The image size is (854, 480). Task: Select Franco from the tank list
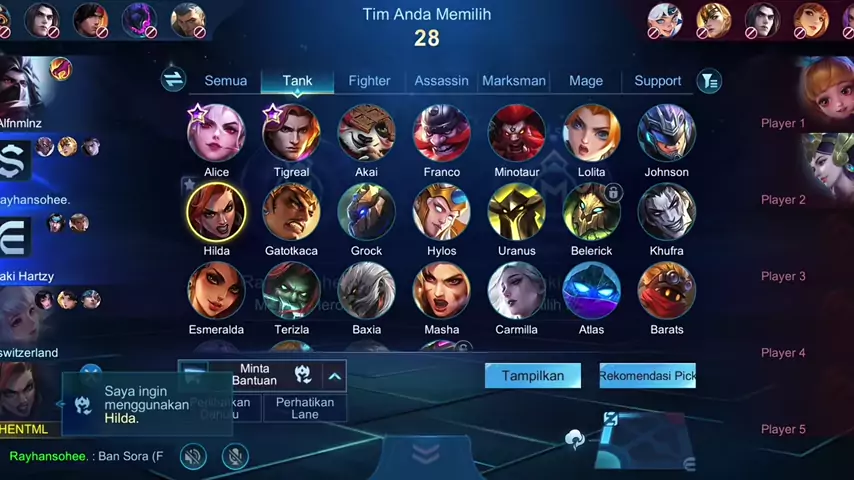point(442,133)
